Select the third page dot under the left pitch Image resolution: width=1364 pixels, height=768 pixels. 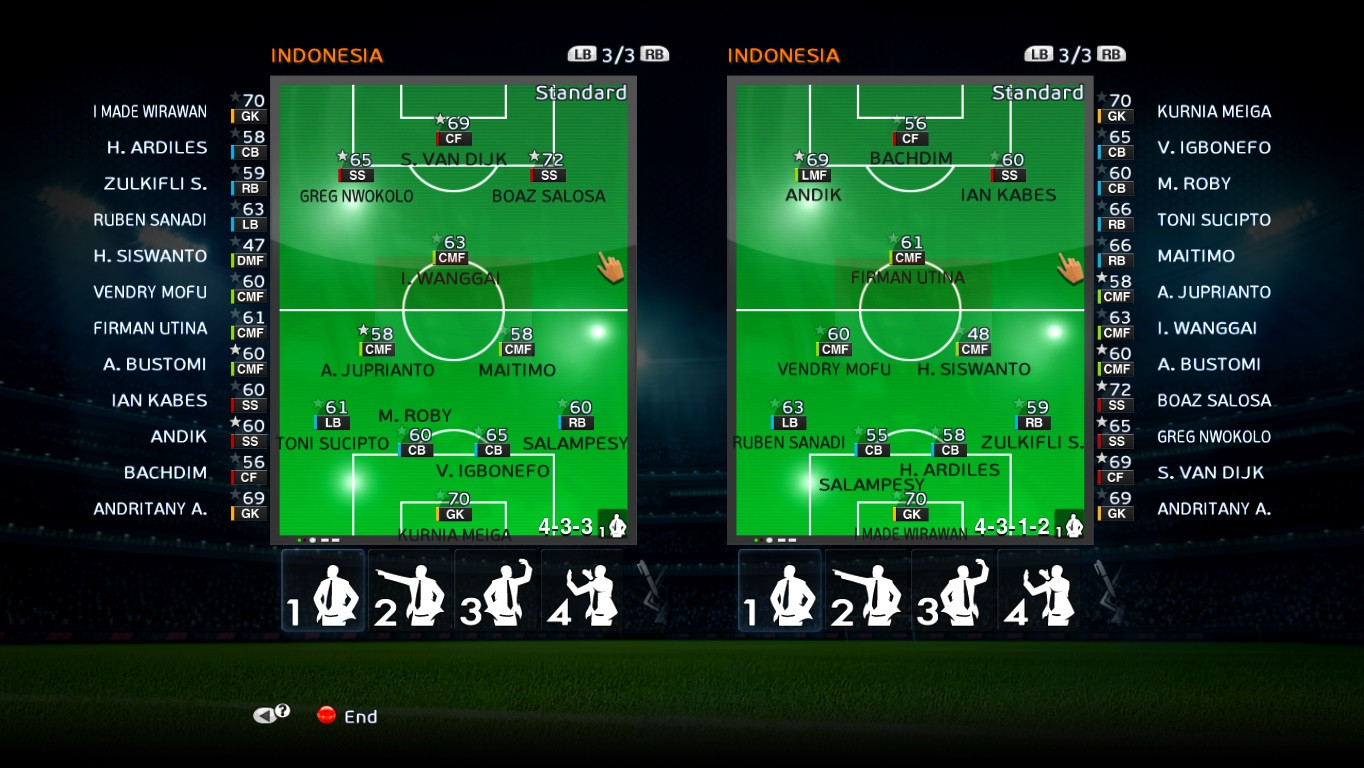point(313,540)
